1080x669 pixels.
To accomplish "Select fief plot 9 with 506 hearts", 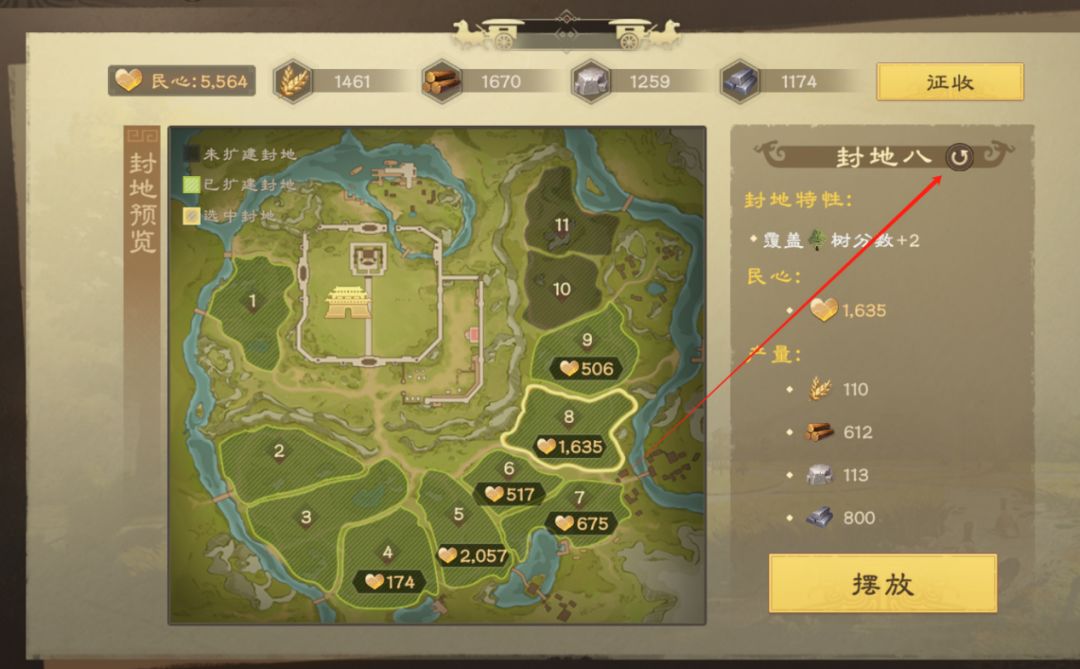I will (587, 350).
